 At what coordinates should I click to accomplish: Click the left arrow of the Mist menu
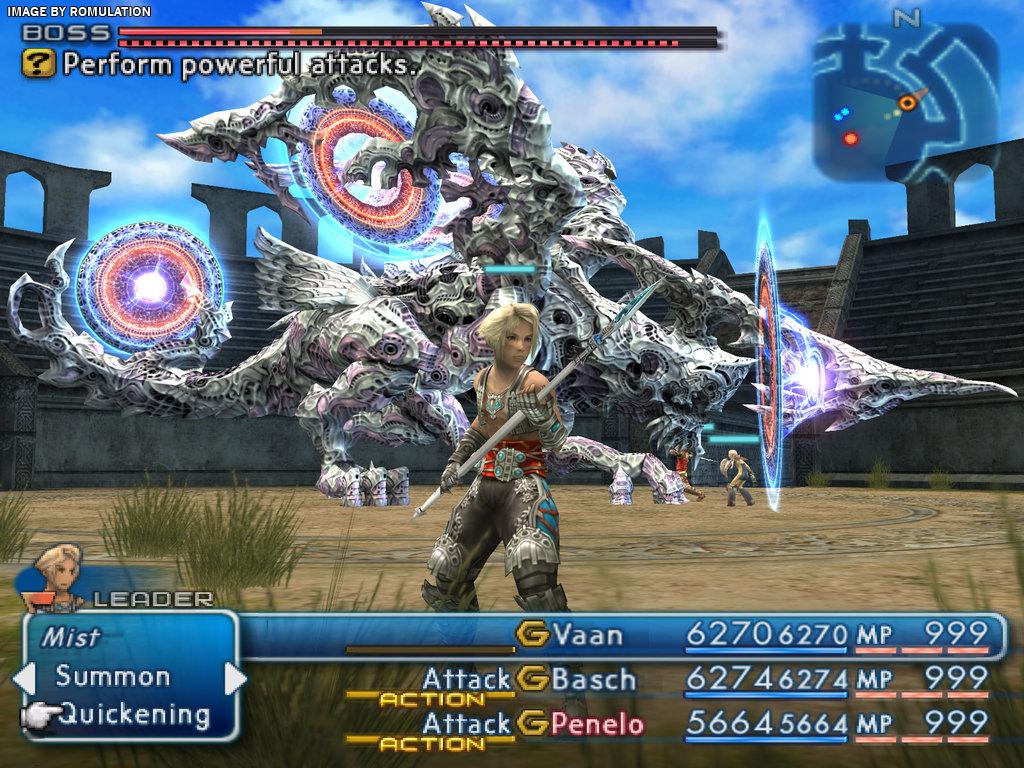(22, 679)
